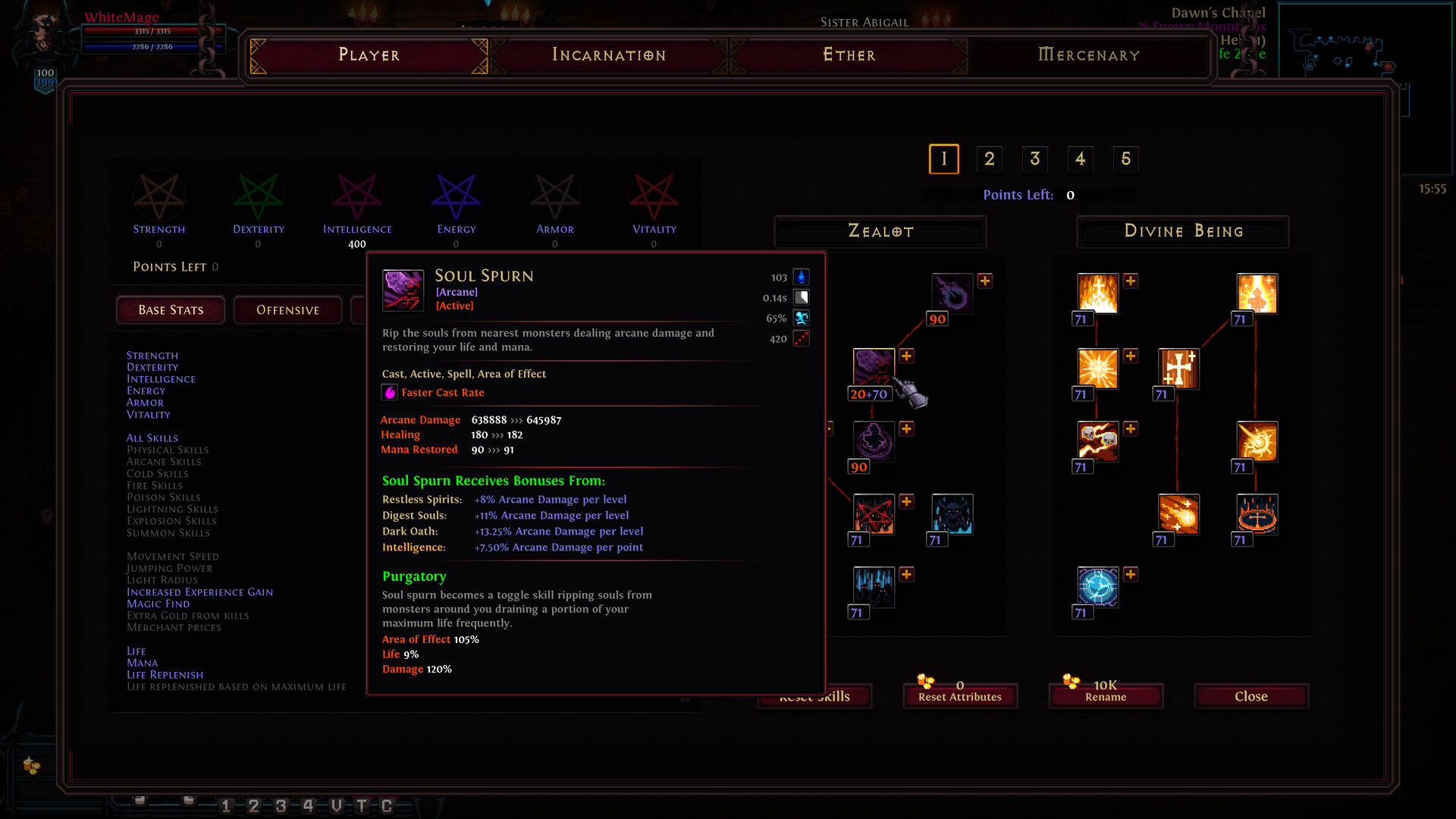Pick the blue frost orb skill

[1097, 586]
